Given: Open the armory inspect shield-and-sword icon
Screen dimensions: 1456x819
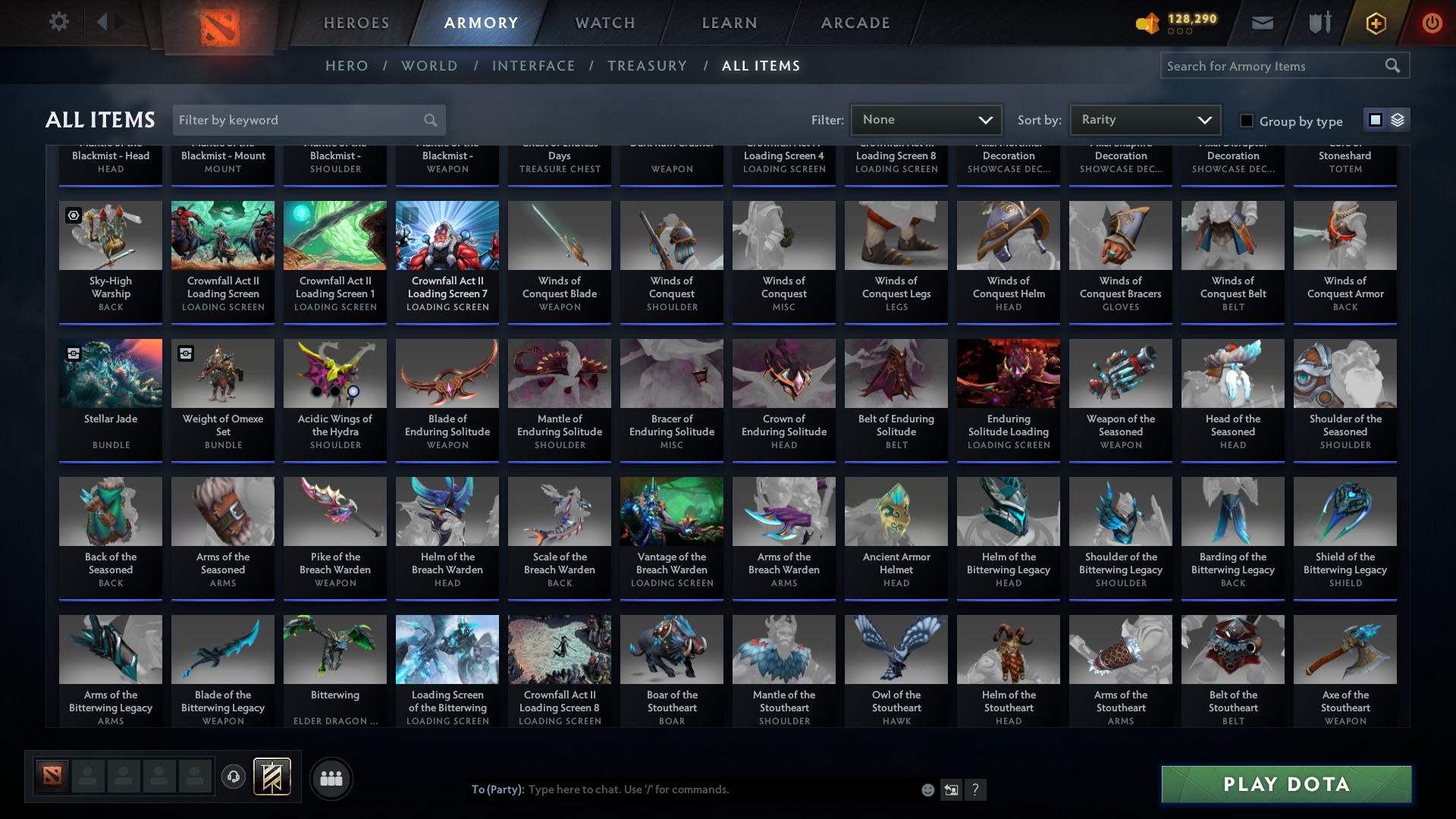Looking at the screenshot, I should pyautogui.click(x=1319, y=23).
